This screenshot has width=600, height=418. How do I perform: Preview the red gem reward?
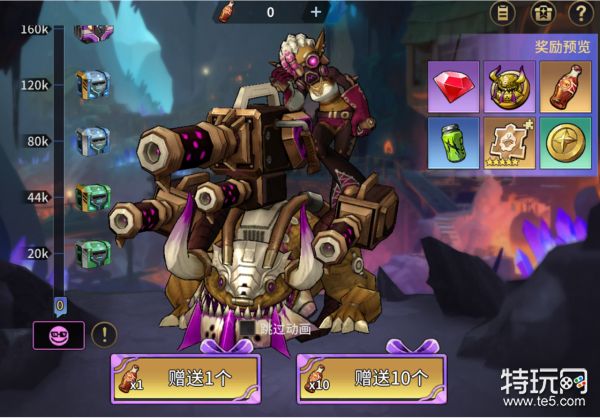(x=453, y=86)
